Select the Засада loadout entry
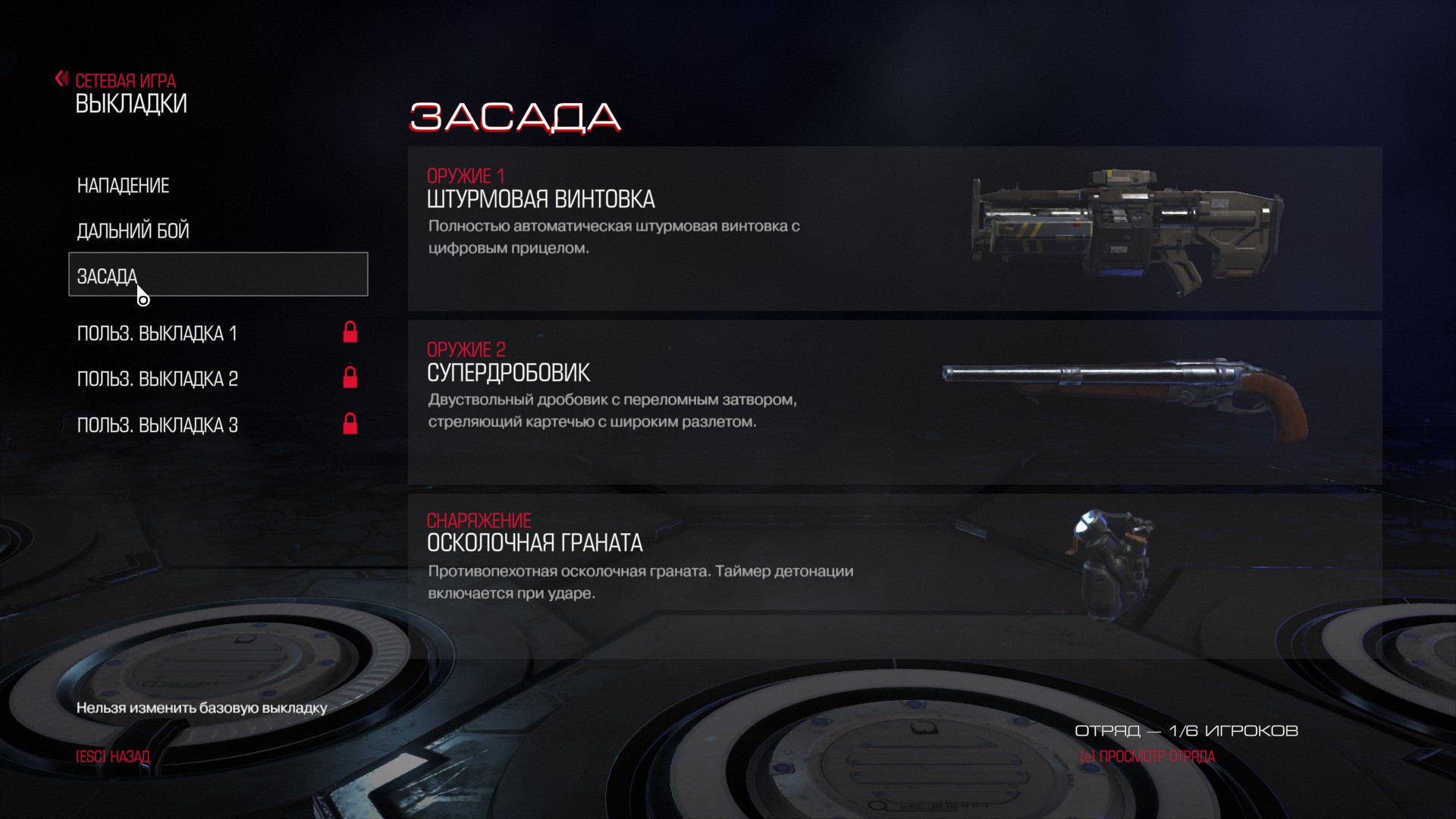Image resolution: width=1456 pixels, height=819 pixels. [218, 275]
